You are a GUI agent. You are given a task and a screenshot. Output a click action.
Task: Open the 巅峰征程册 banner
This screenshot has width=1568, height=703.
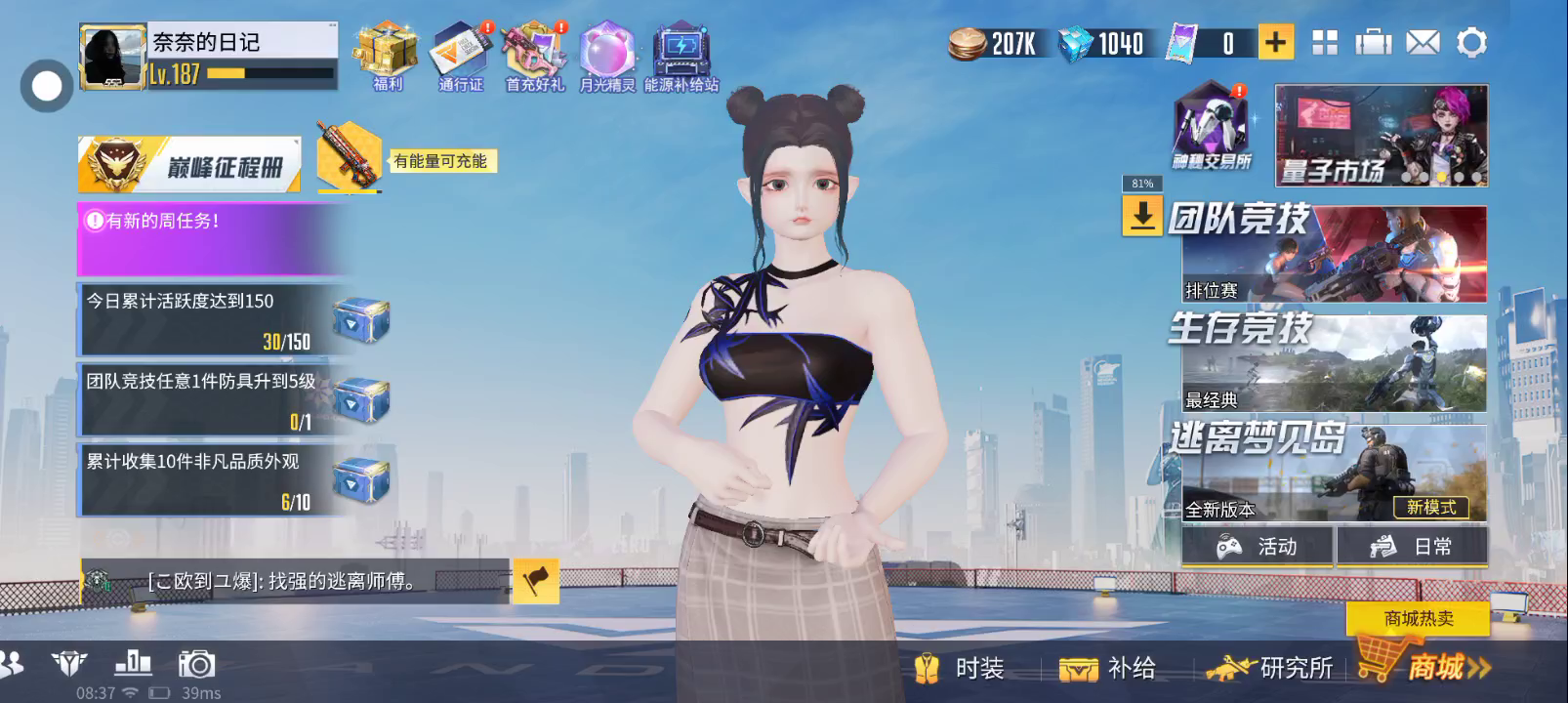click(x=190, y=165)
